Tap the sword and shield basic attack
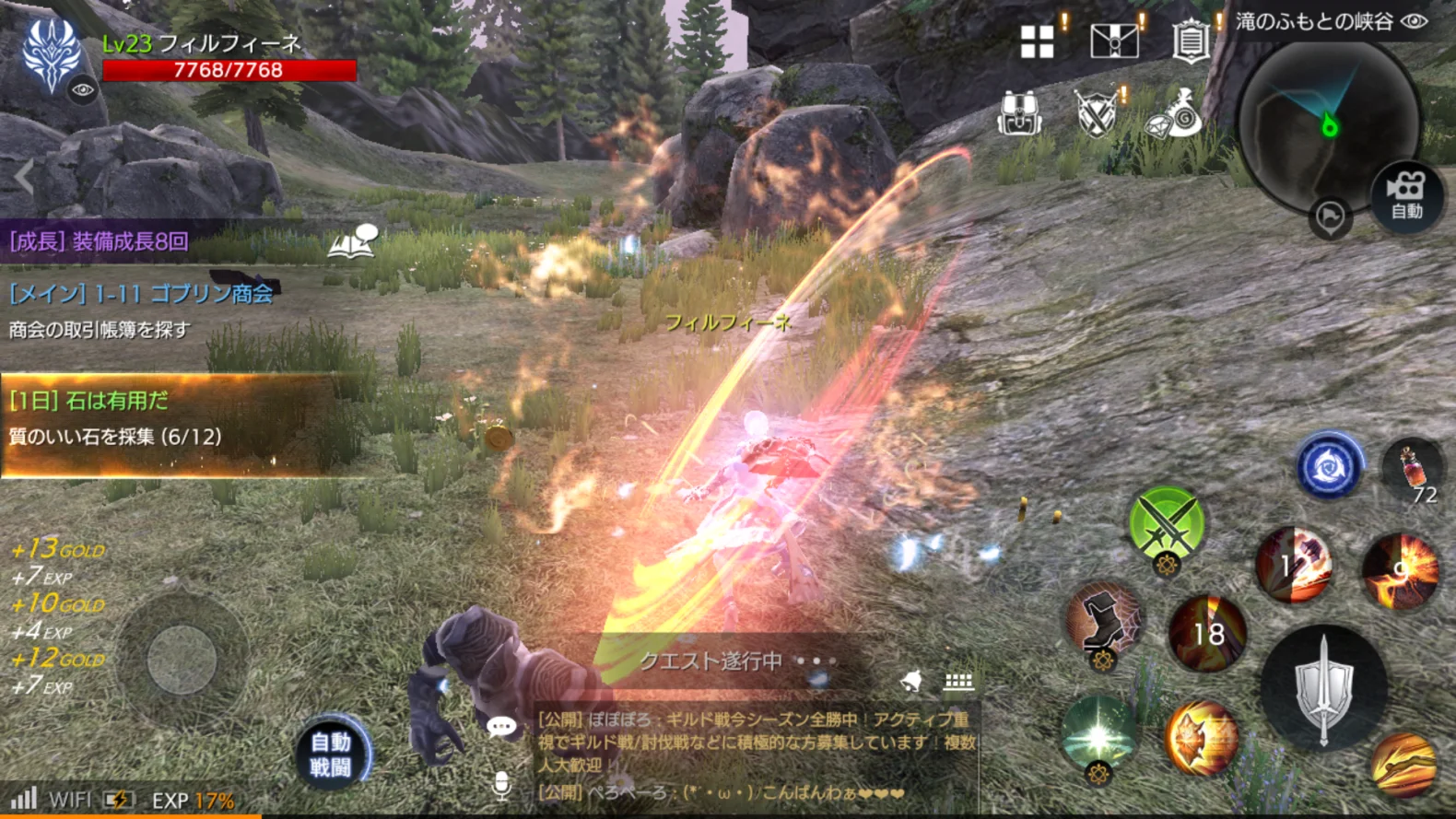1456x819 pixels. pyautogui.click(x=1323, y=686)
